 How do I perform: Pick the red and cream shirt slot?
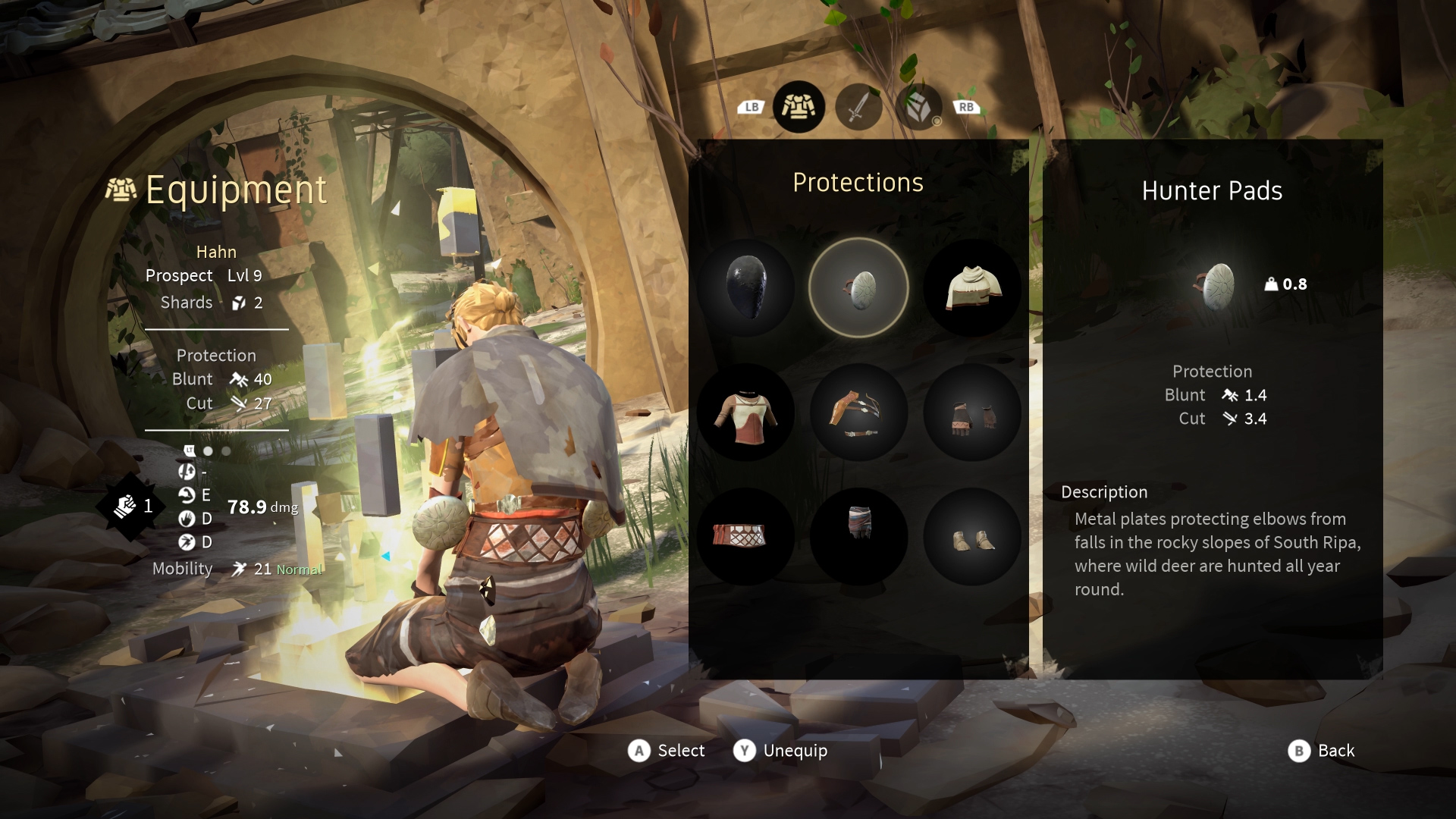coord(745,413)
